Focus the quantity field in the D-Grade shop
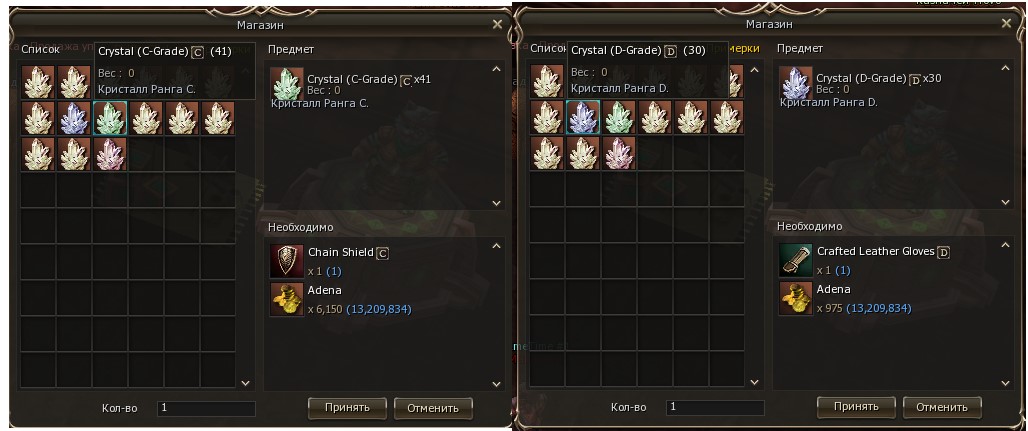This screenshot has width=1028, height=431. [715, 407]
